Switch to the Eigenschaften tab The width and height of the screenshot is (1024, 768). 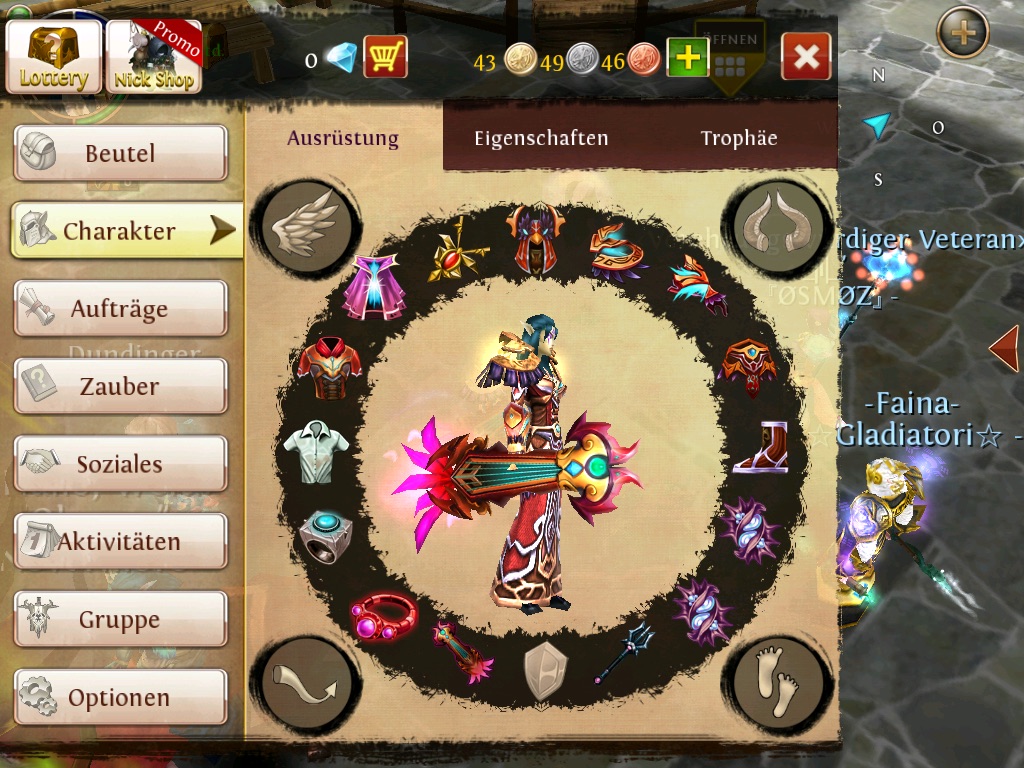click(541, 138)
